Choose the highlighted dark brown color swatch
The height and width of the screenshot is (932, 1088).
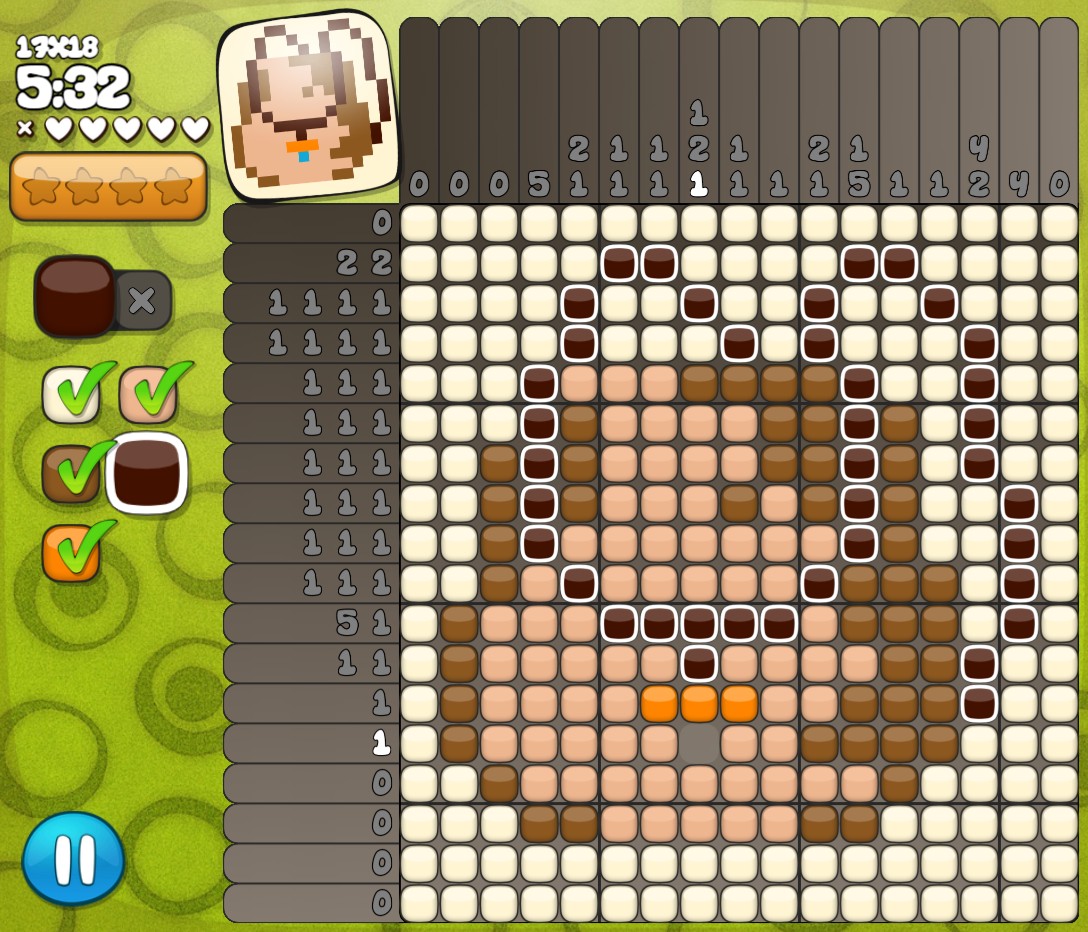[147, 473]
